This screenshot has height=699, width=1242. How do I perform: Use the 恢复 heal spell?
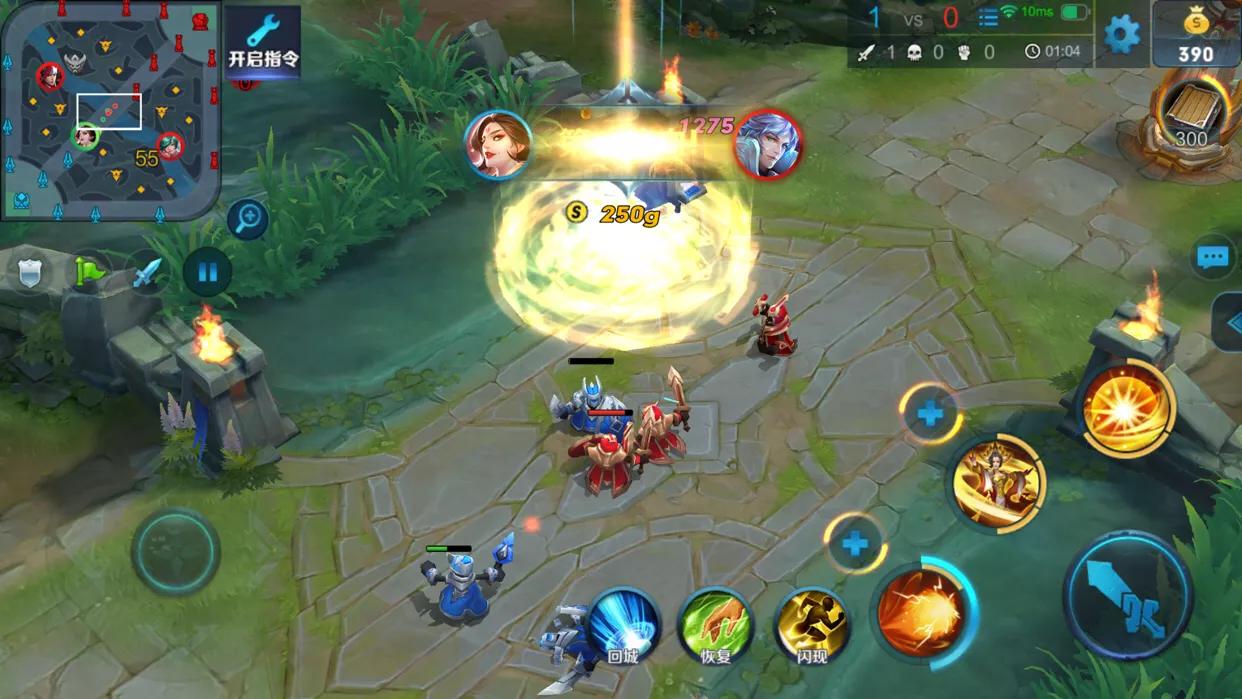point(714,625)
